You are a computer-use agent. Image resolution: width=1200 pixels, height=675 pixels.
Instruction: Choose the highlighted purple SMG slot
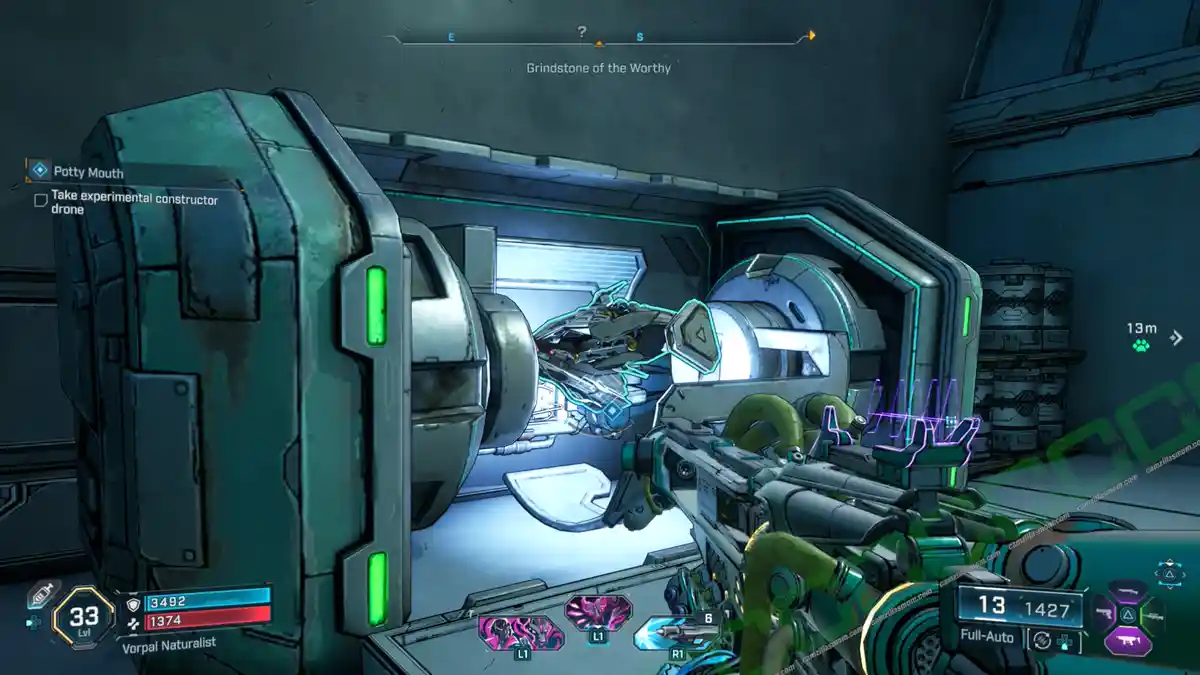pos(1127,642)
